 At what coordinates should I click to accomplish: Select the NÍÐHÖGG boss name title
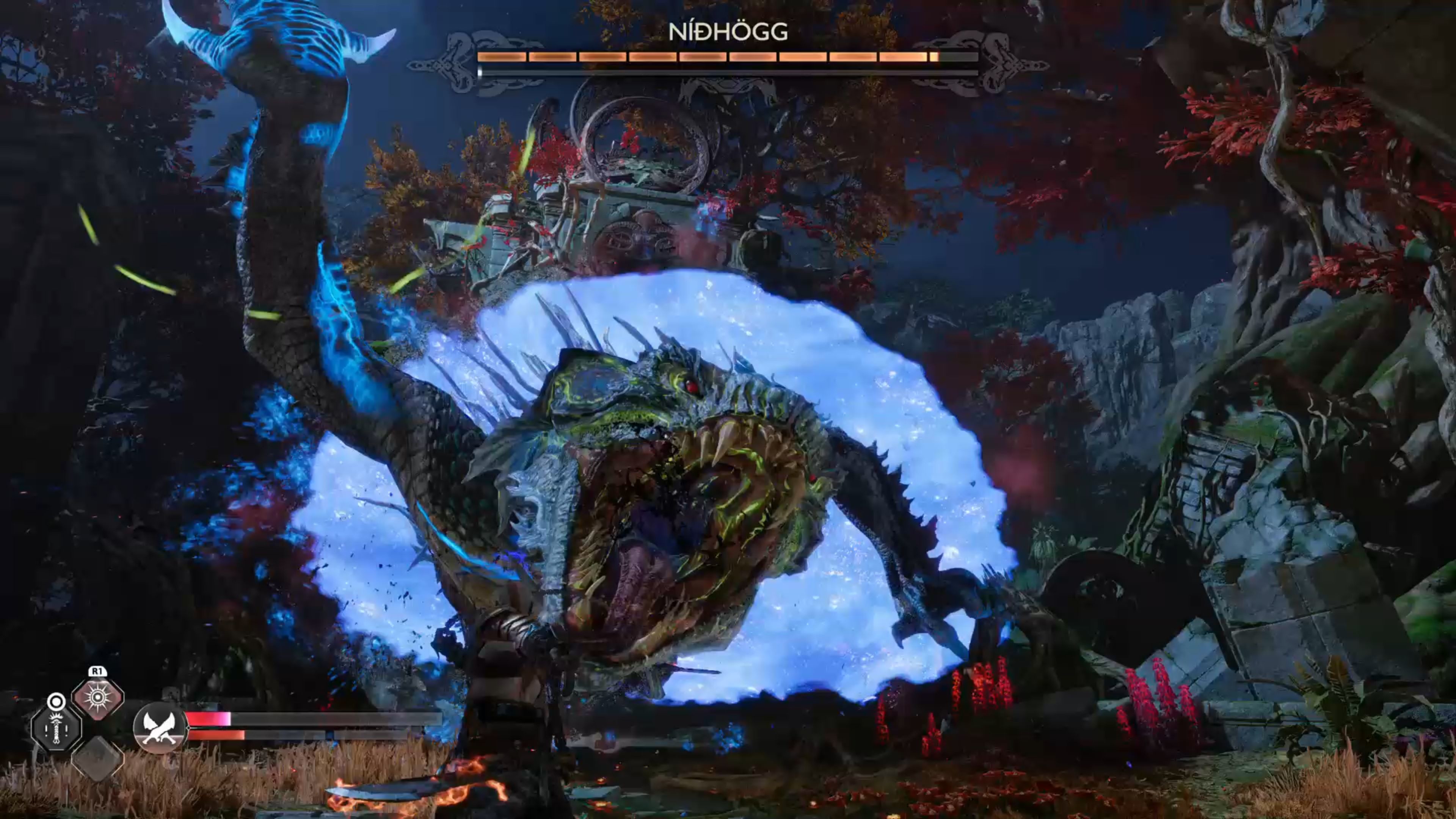pos(728,33)
